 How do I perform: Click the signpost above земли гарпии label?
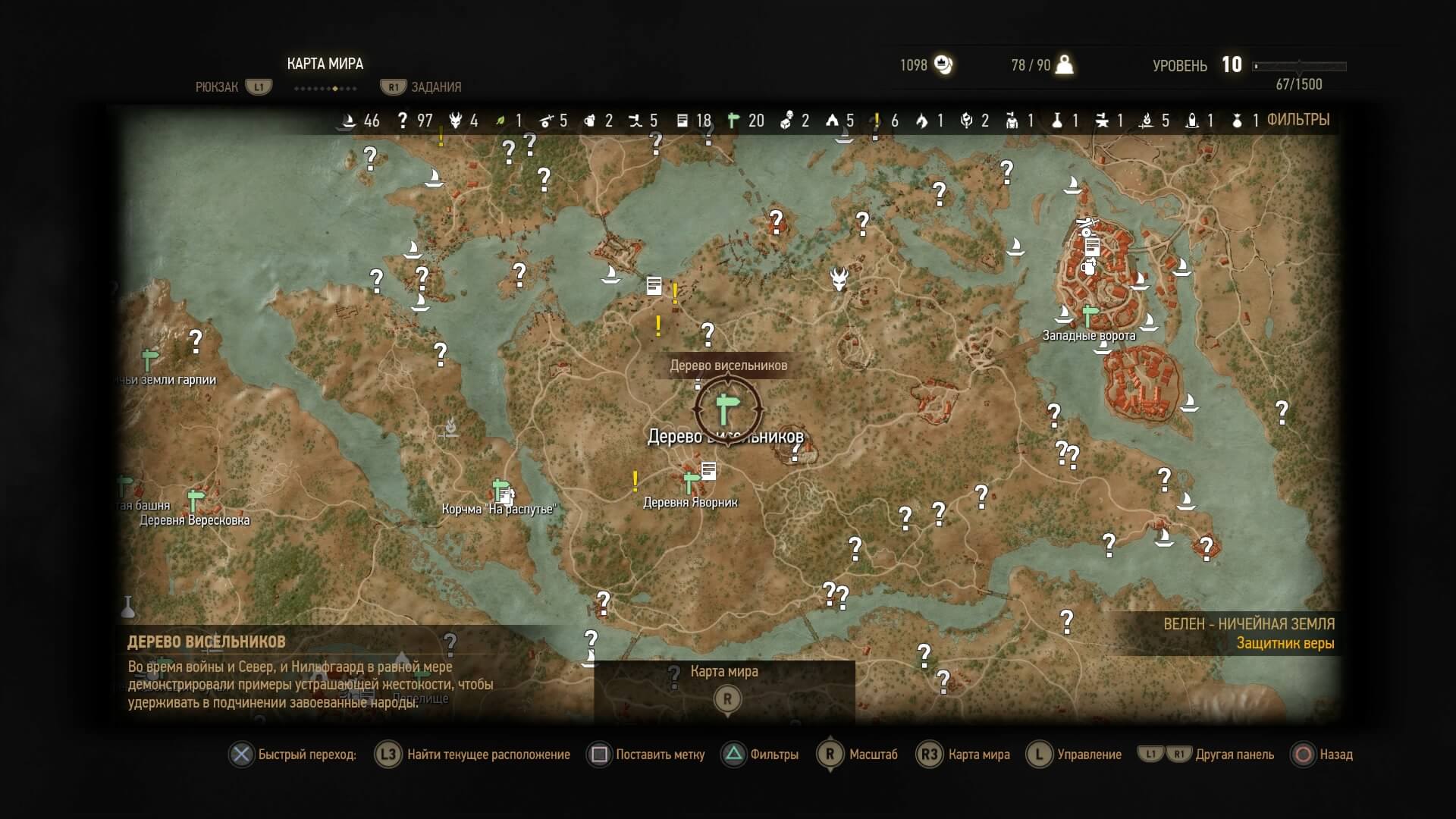[150, 359]
